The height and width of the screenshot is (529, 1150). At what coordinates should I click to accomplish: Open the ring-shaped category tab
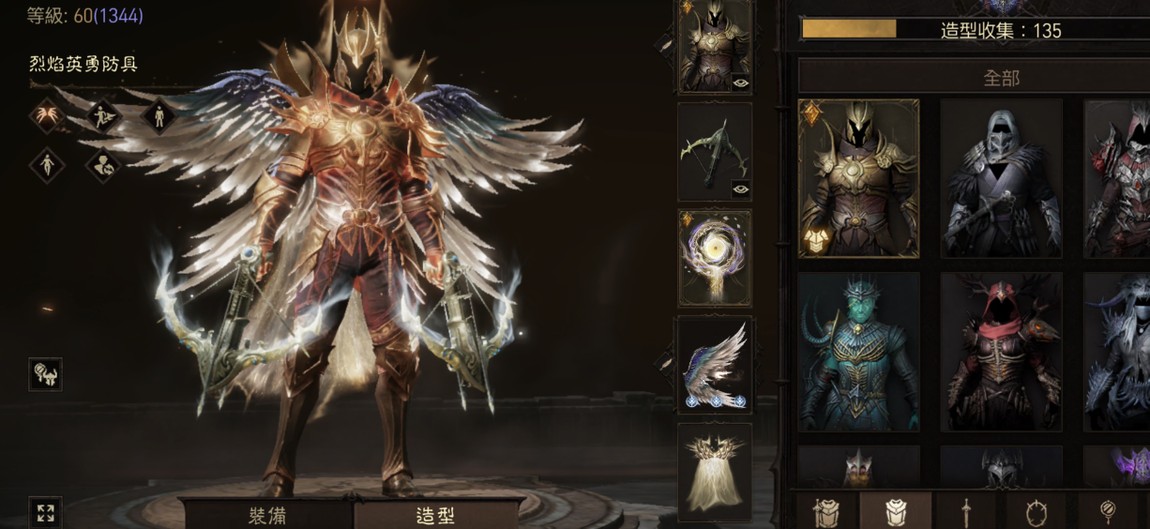coord(1036,511)
